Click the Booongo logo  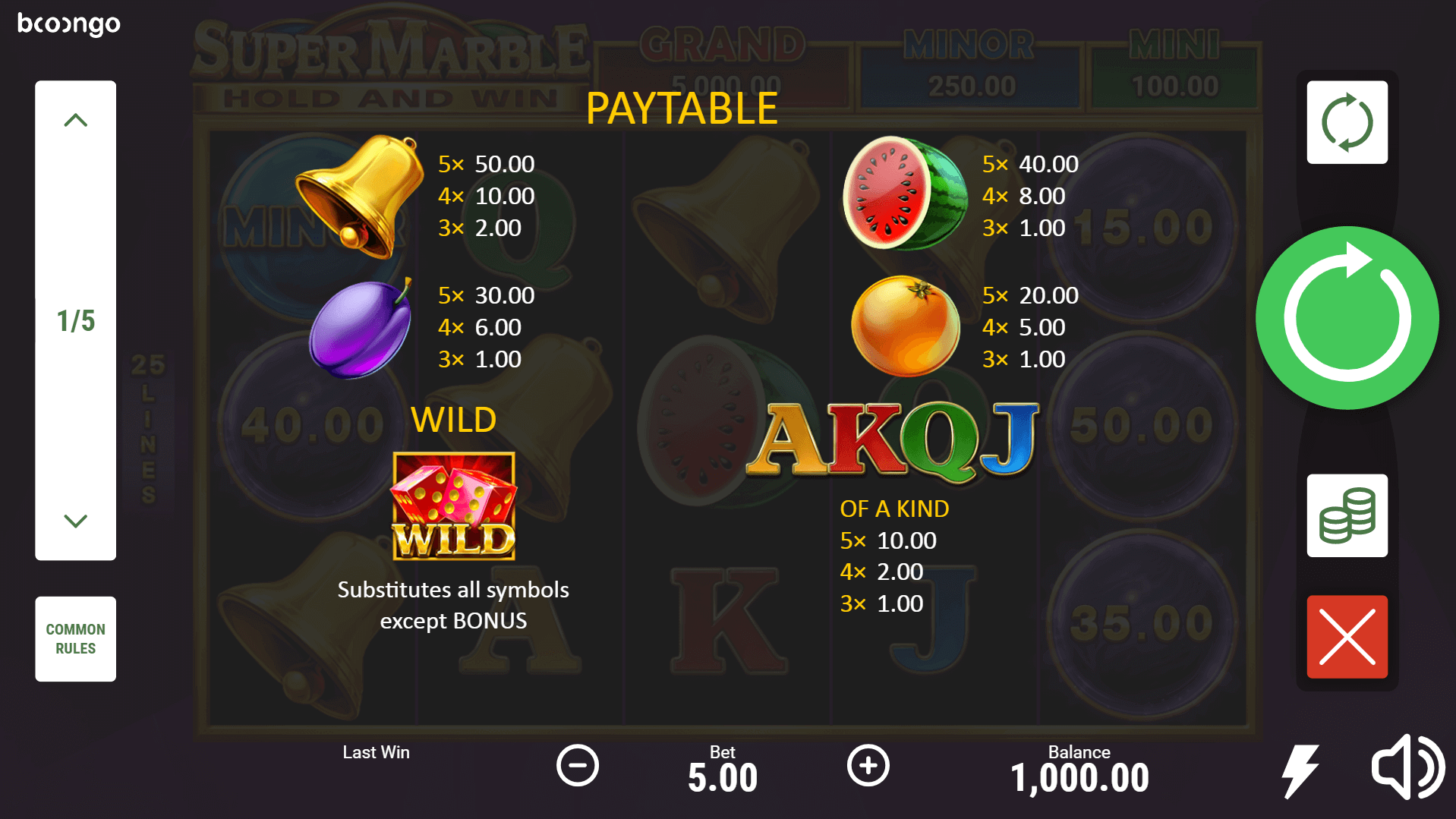[x=69, y=24]
